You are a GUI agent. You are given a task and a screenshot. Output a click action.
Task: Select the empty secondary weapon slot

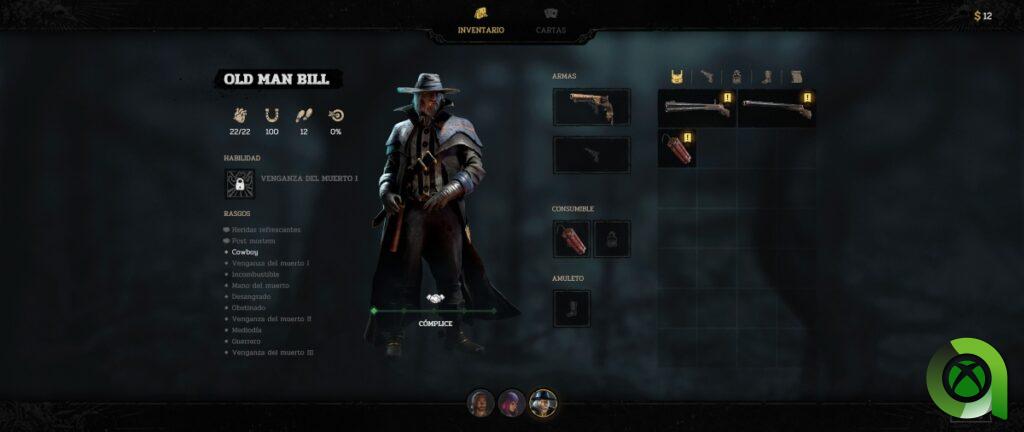pos(592,155)
